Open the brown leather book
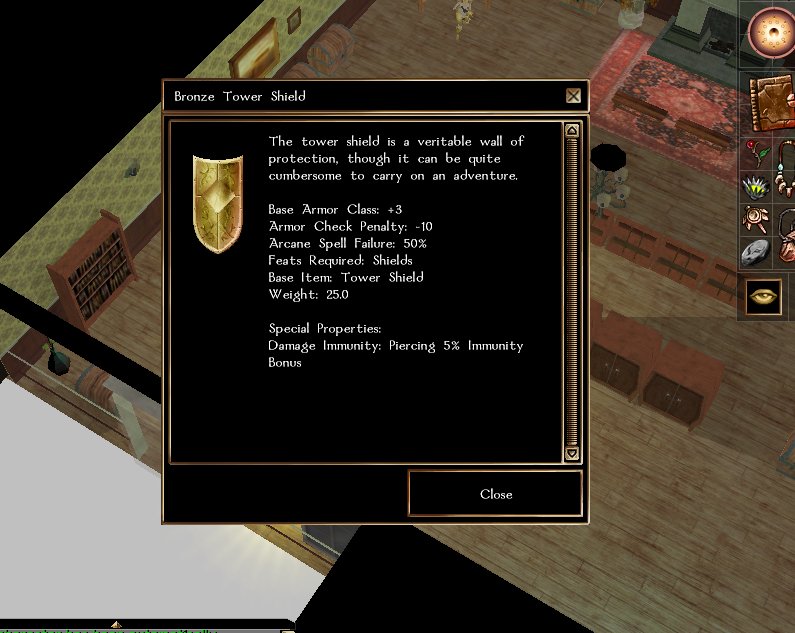Screen dimensions: 795x633 771,101
